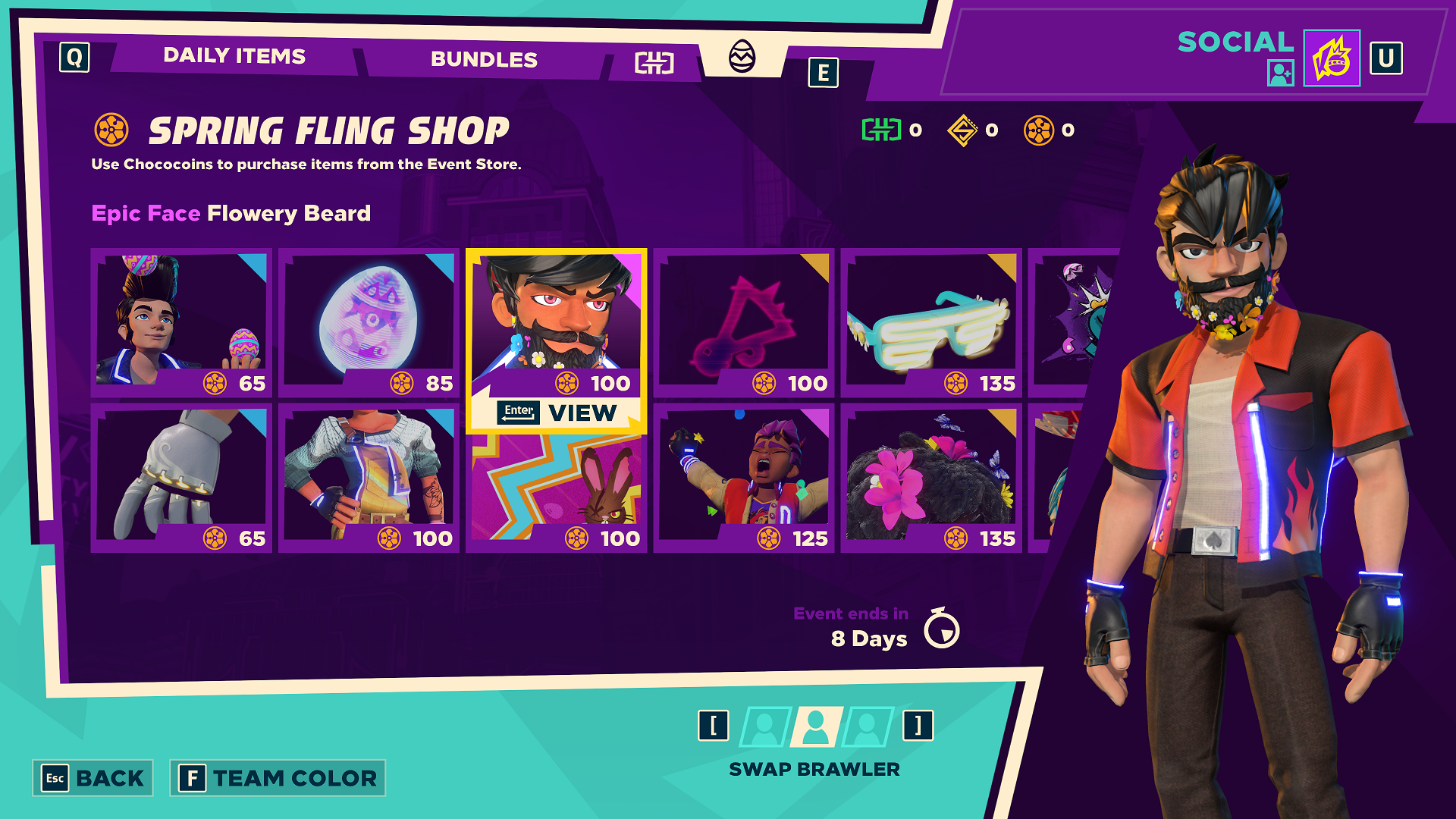Select the flower hair item for 135

tap(930, 478)
